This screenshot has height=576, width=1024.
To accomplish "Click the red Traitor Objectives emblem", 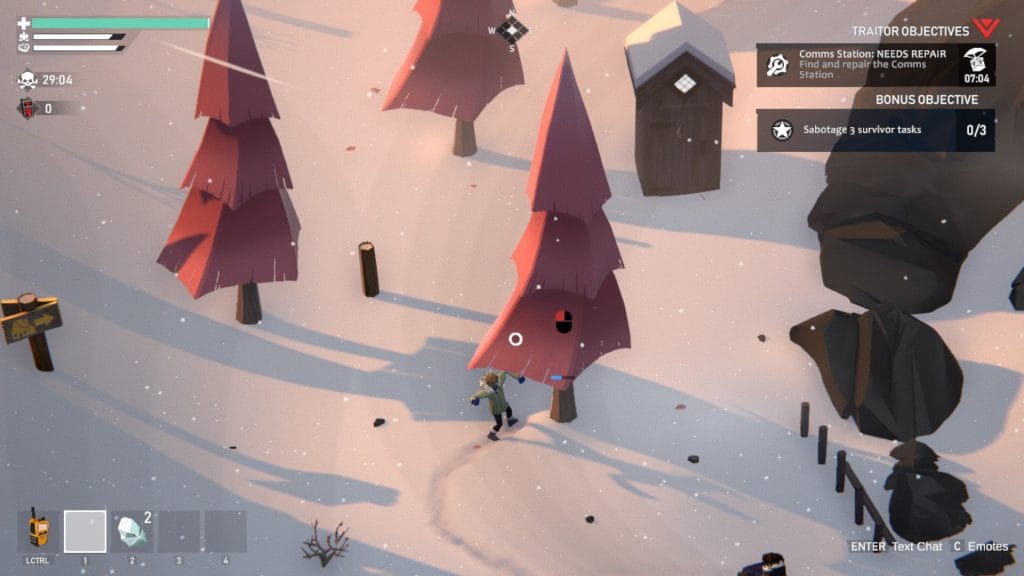I will click(x=986, y=28).
